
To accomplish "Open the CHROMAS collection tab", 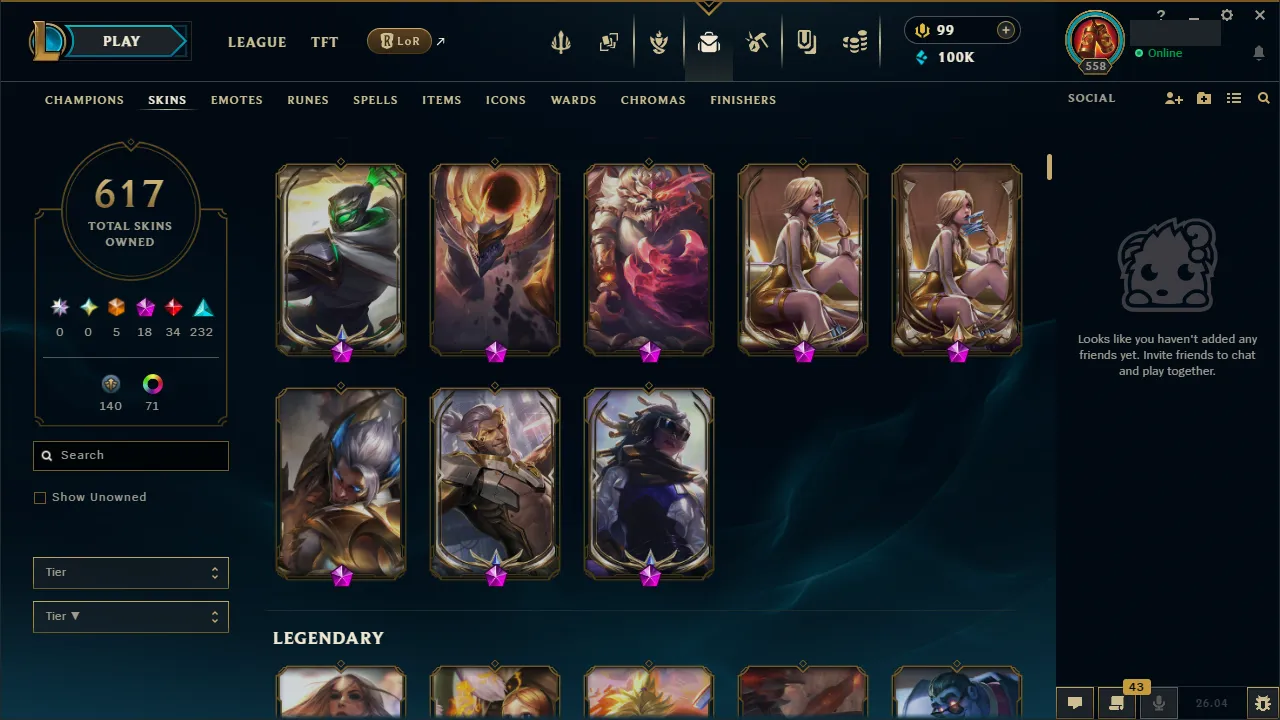I will tap(653, 100).
